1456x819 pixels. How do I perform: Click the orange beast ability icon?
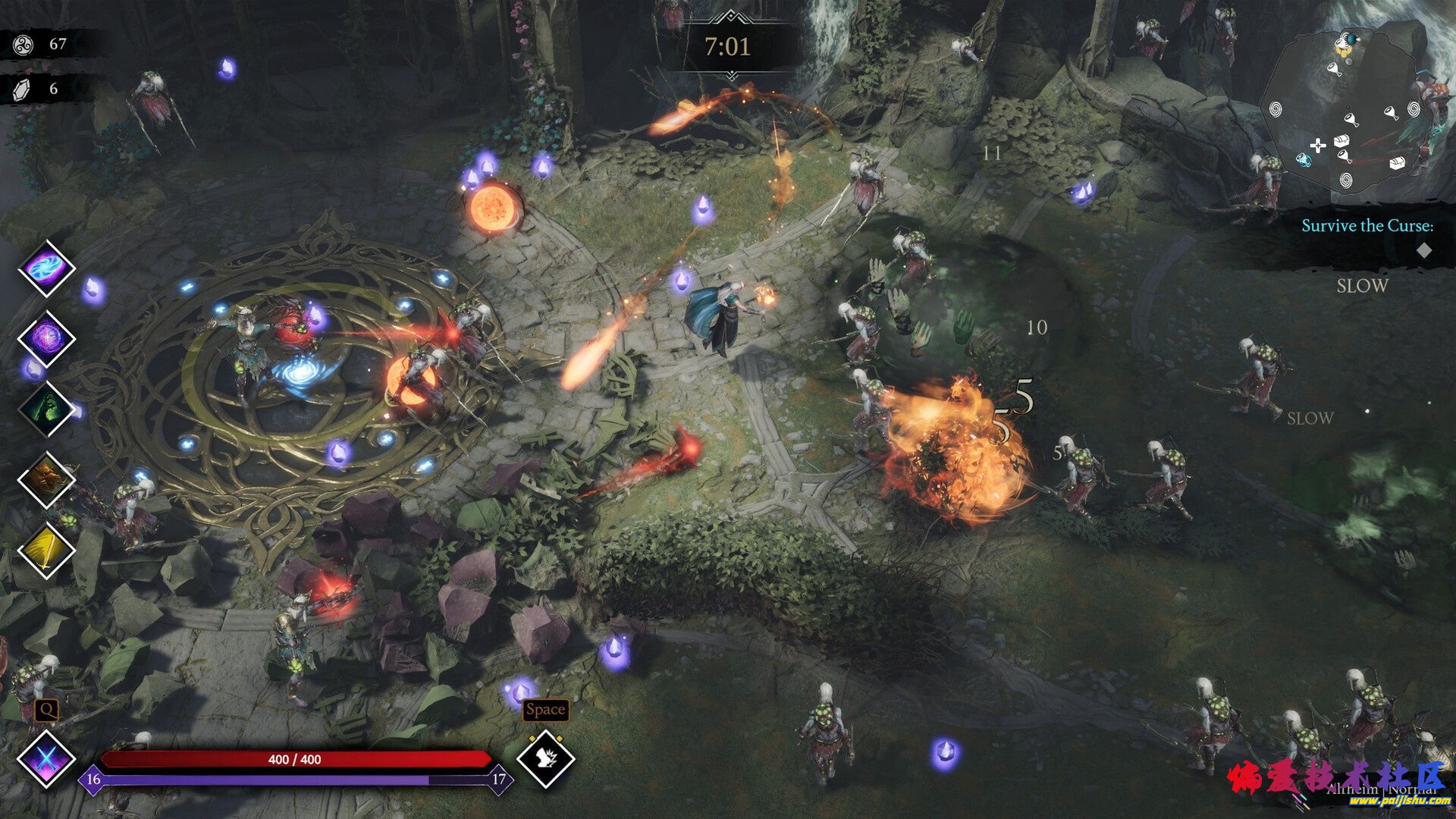click(46, 479)
